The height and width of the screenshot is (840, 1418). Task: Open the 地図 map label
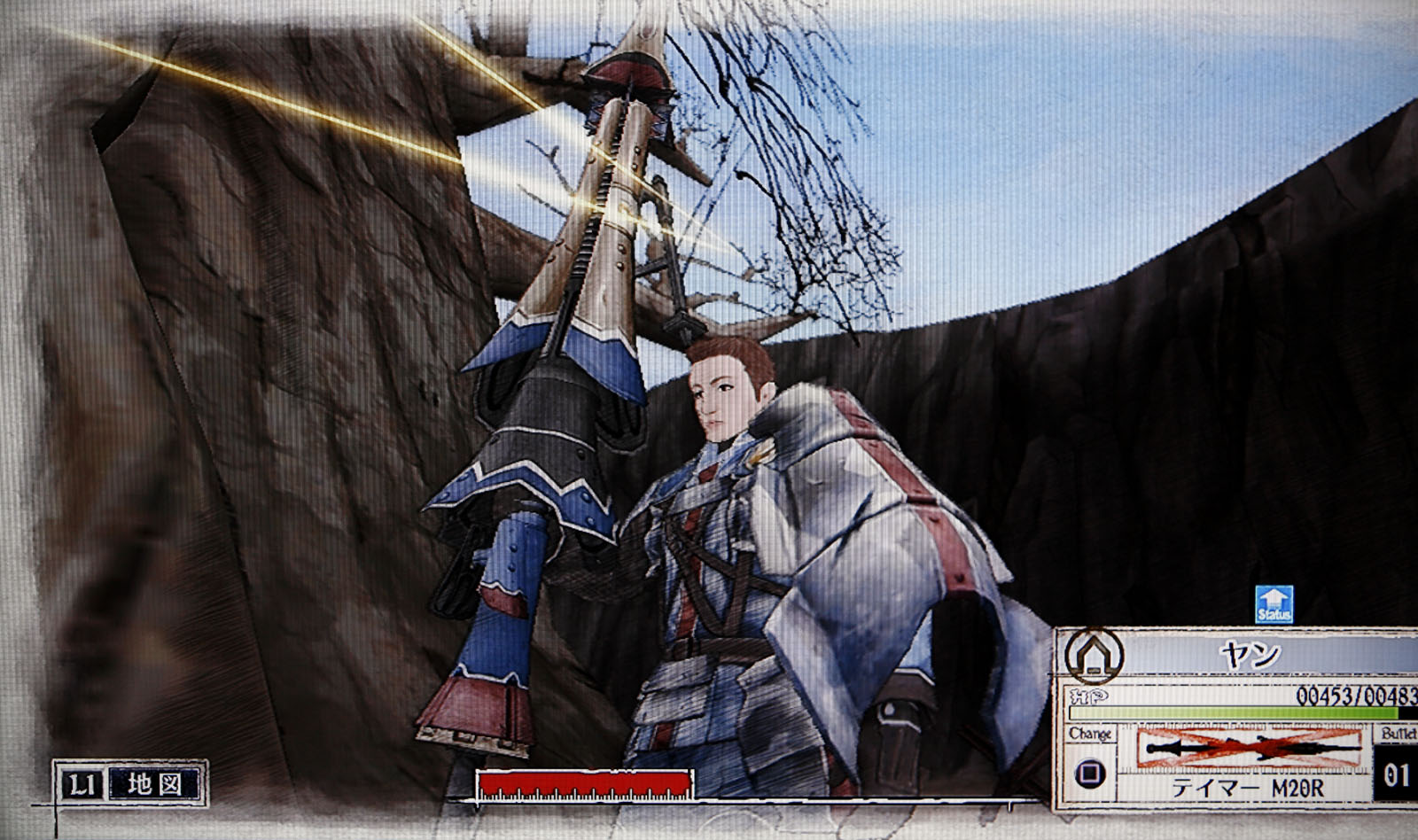154,784
